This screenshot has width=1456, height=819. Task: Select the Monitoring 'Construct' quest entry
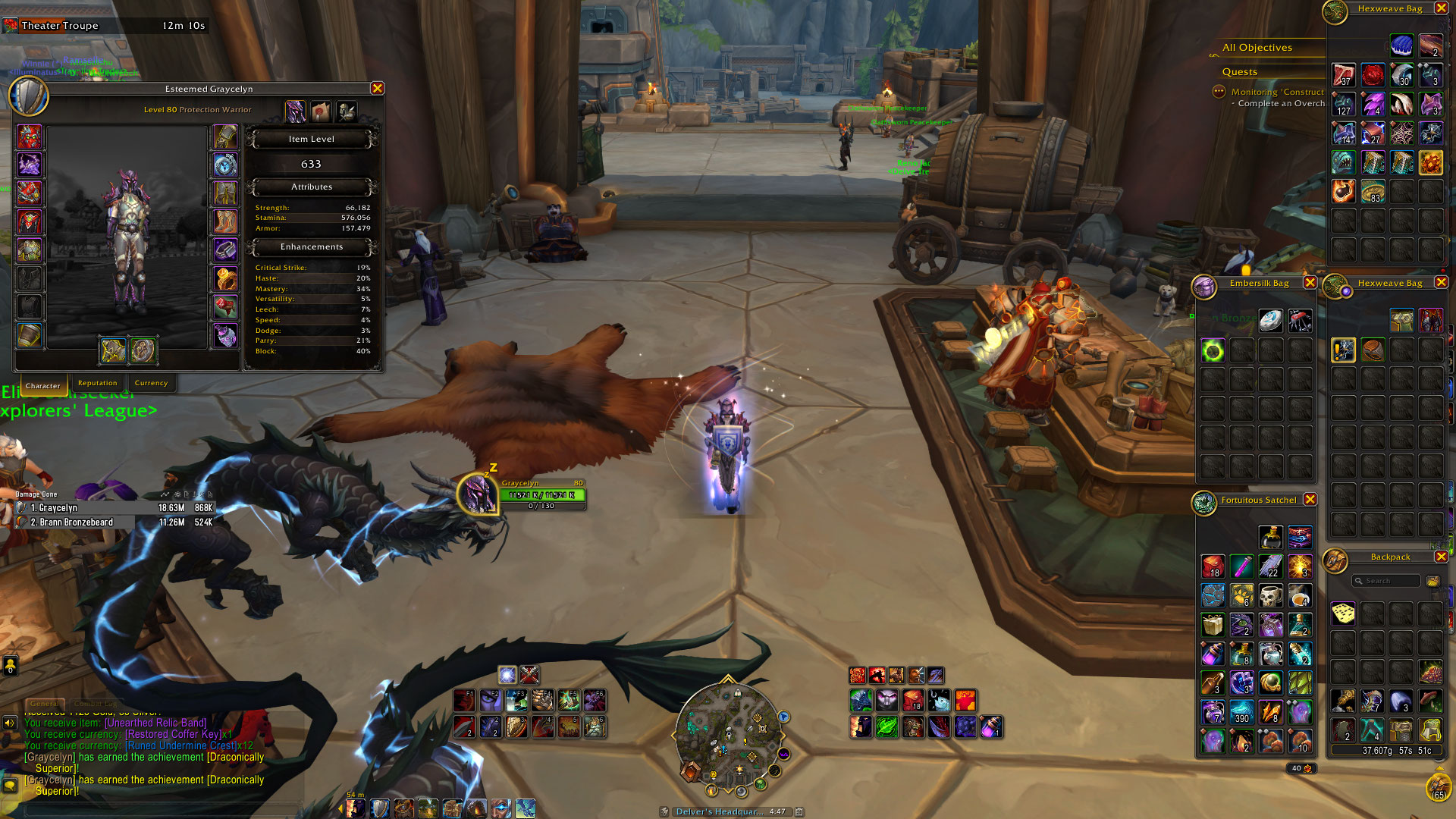[x=1277, y=92]
